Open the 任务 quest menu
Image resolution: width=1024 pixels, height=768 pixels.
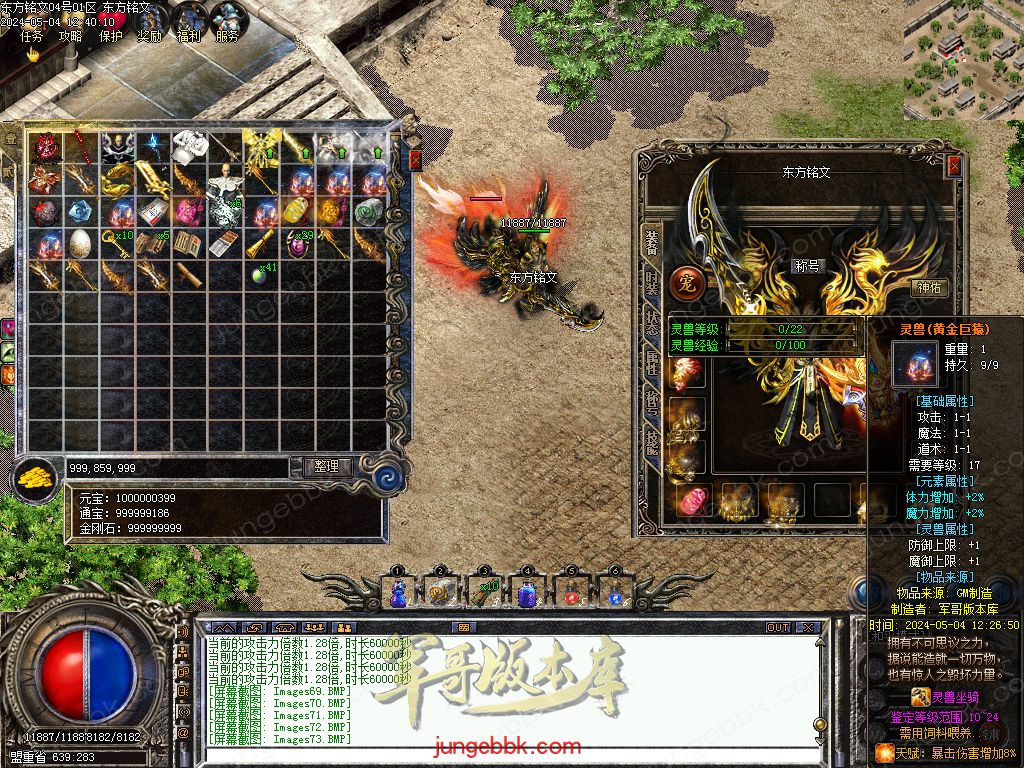pos(32,37)
